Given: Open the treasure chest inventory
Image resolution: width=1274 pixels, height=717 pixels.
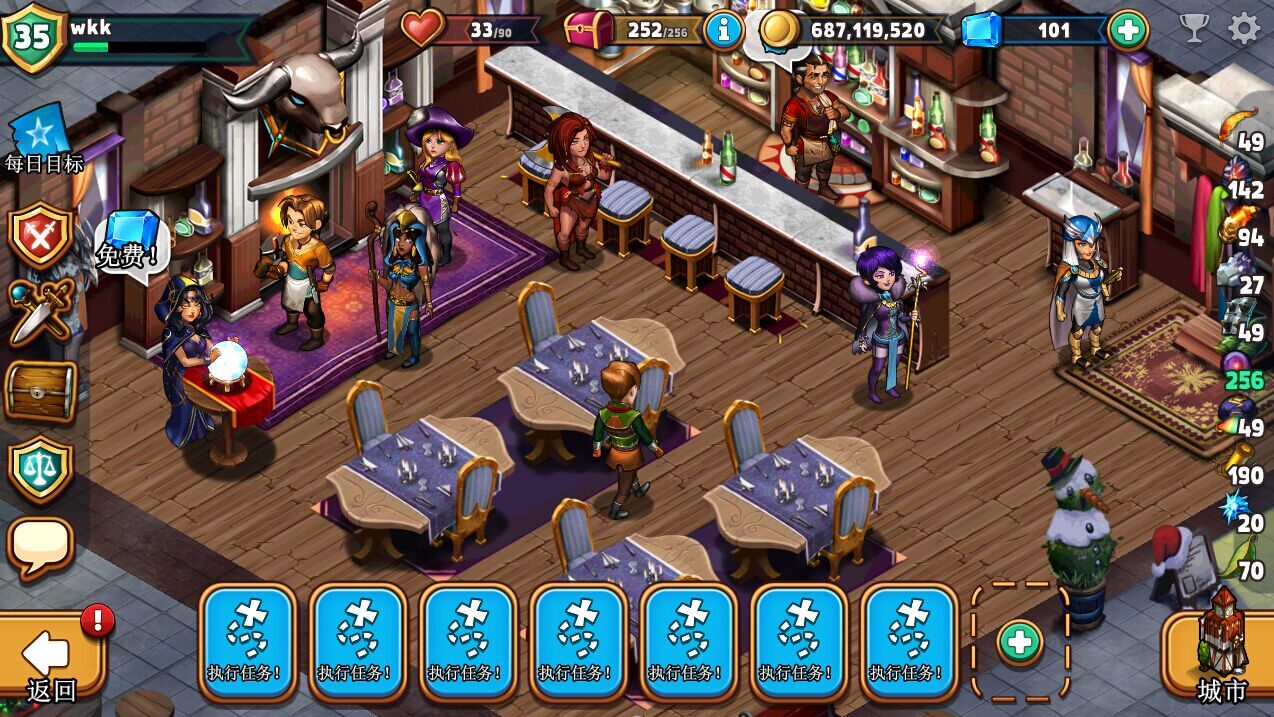Looking at the screenshot, I should pyautogui.click(x=40, y=391).
